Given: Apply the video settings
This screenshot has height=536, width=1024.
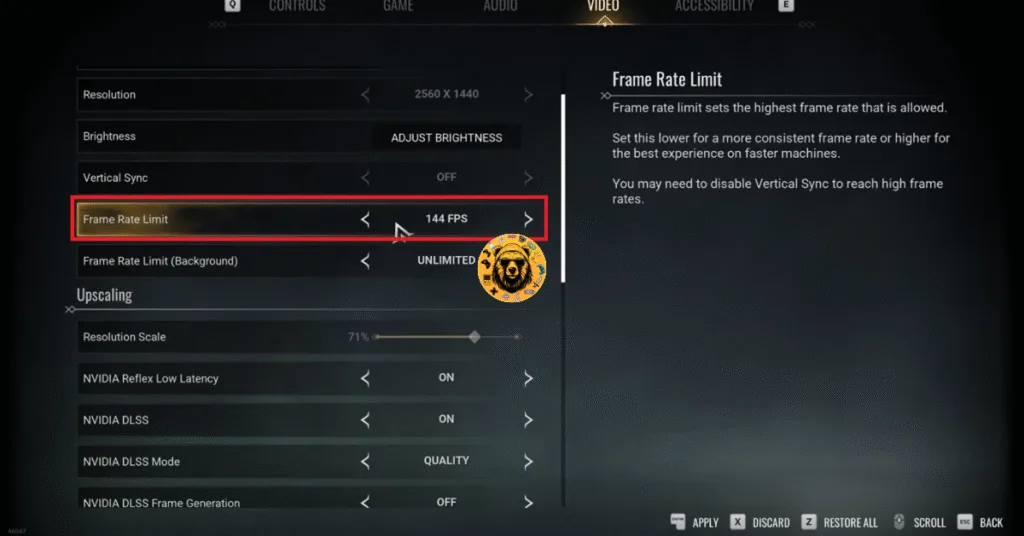Looking at the screenshot, I should click(696, 522).
